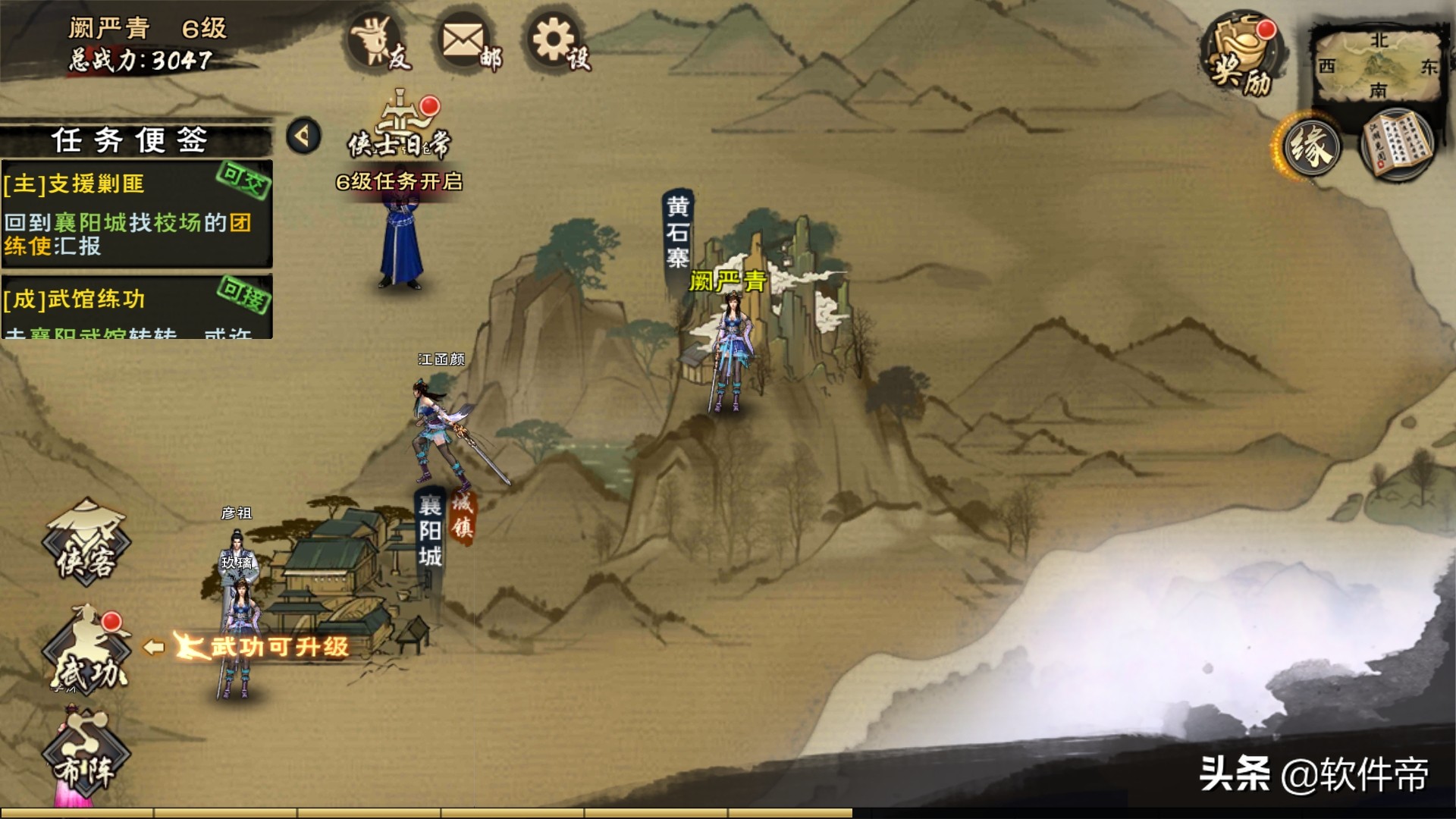Open the 武功 martial arts menu
The image size is (1456, 819).
tap(86, 654)
